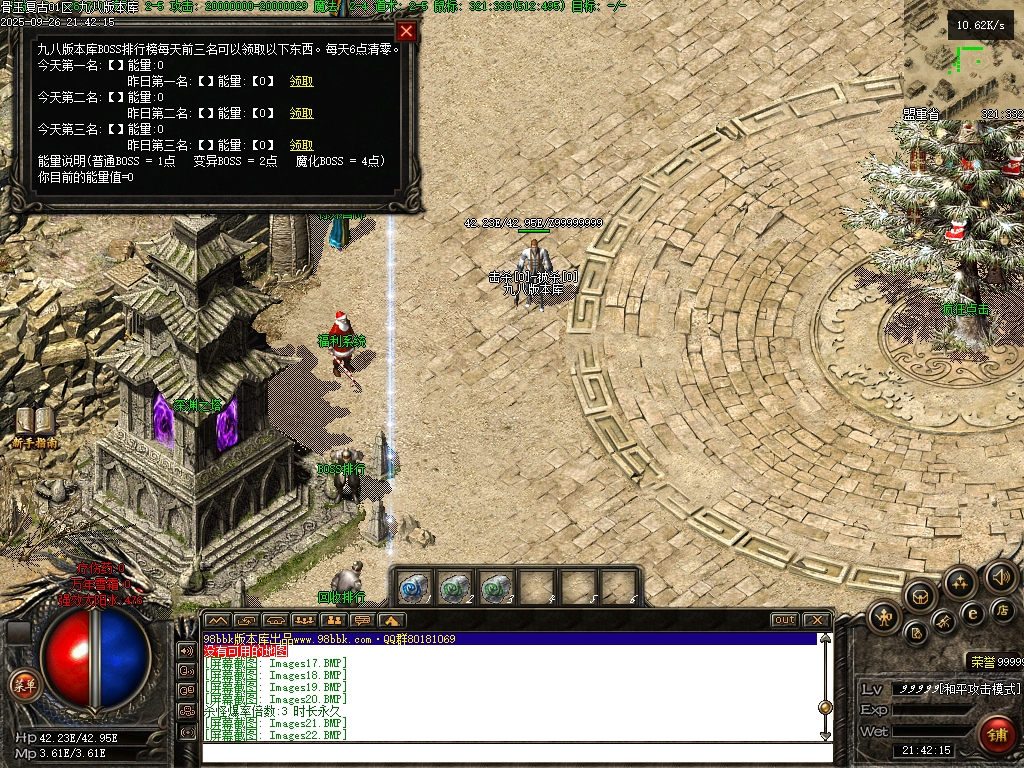The image size is (1024, 768).
Task: Open the character equipment round button
Action: [884, 617]
